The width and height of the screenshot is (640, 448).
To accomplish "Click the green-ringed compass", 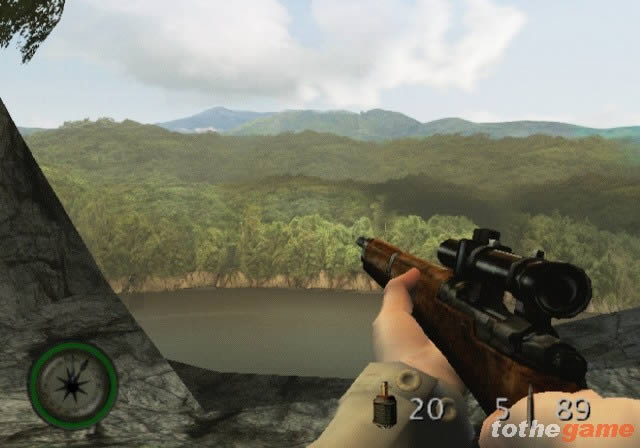I will pyautogui.click(x=73, y=385).
